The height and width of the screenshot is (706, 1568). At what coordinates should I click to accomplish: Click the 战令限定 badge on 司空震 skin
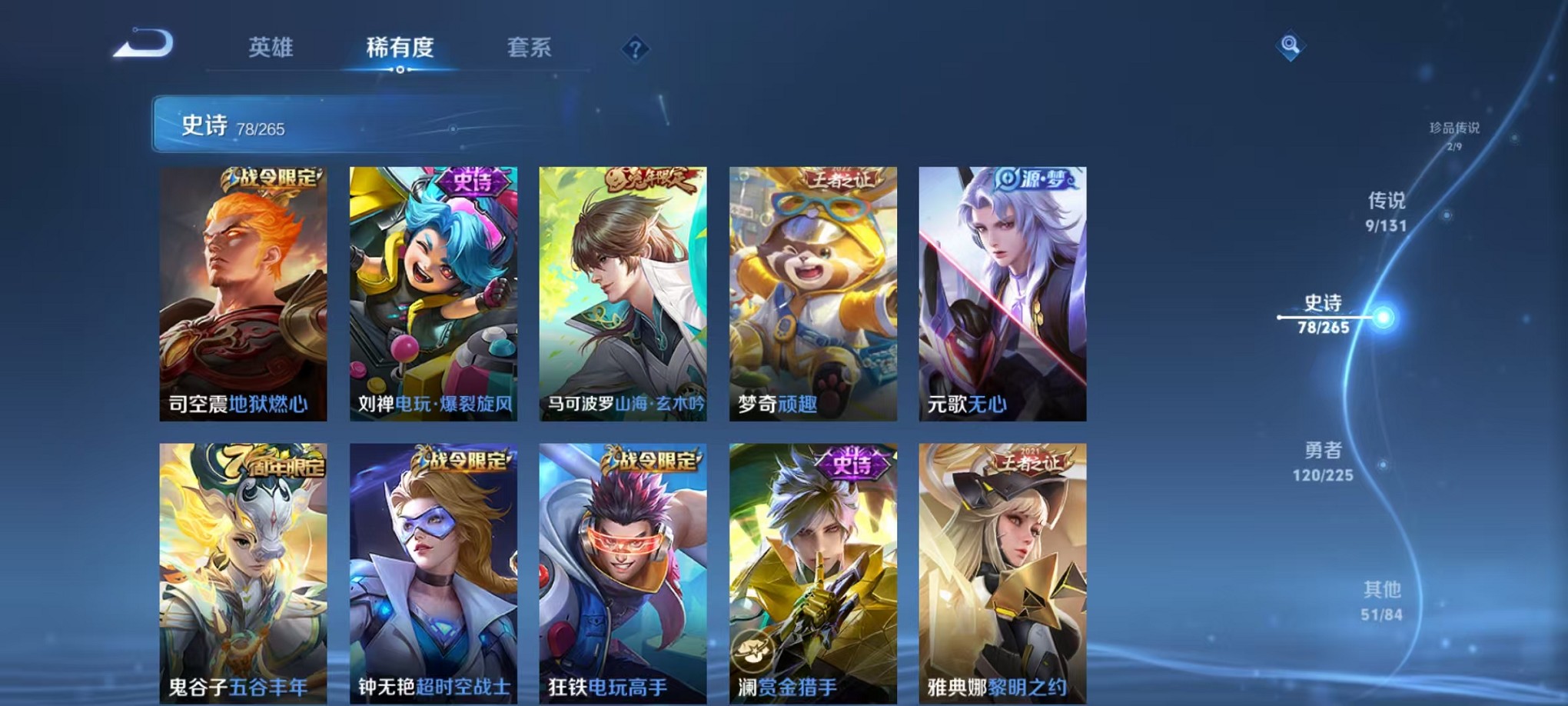(270, 178)
